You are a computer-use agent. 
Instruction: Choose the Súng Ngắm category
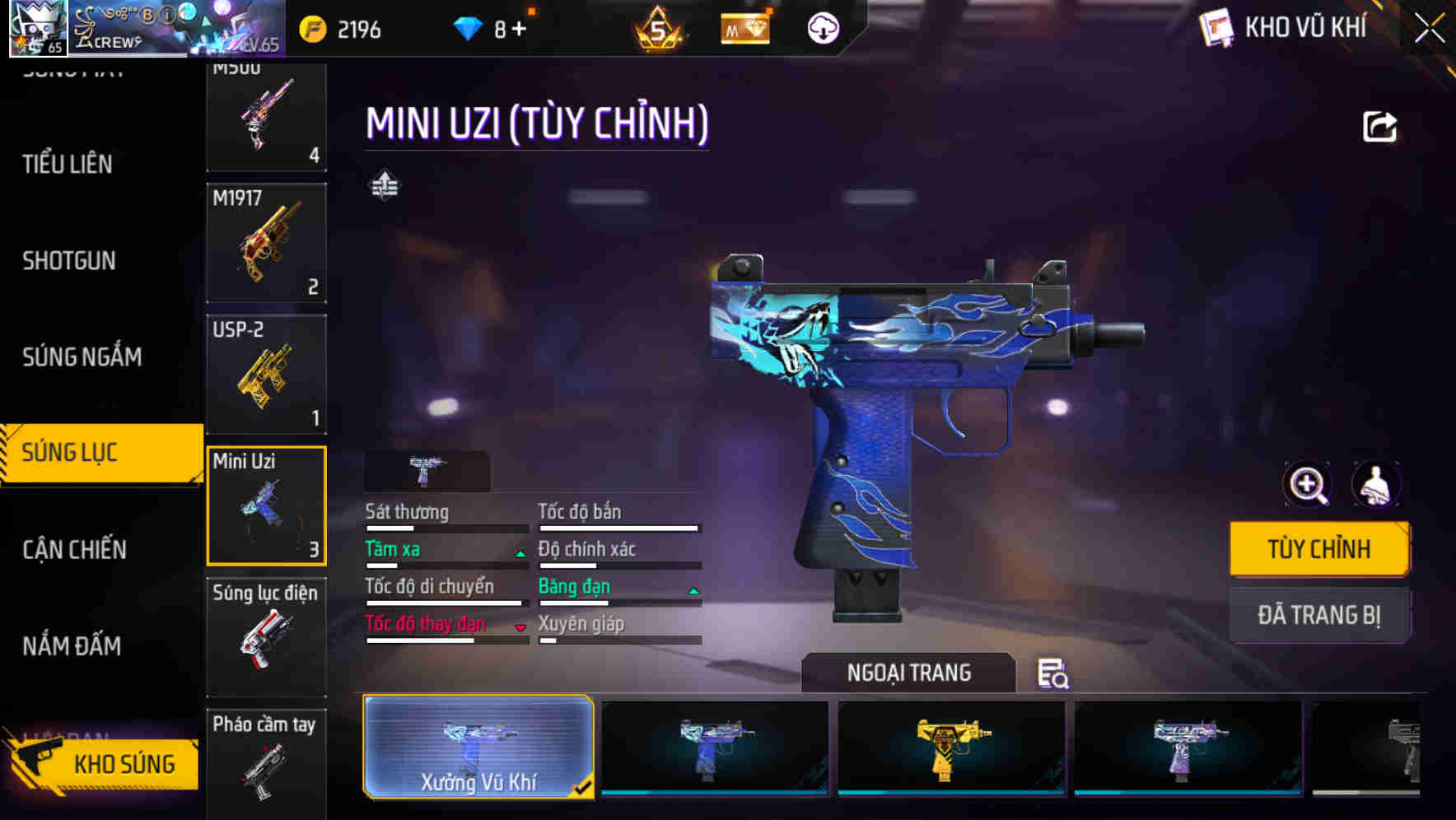point(82,356)
